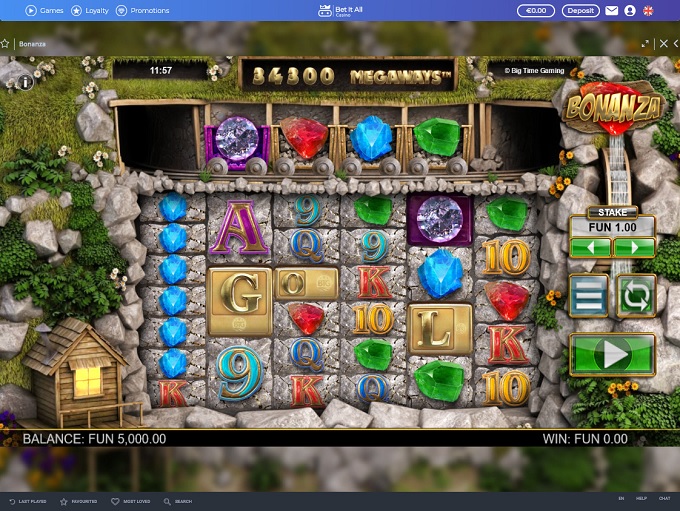680x511 pixels.
Task: Open the Most Loved games list
Action: pos(130,500)
